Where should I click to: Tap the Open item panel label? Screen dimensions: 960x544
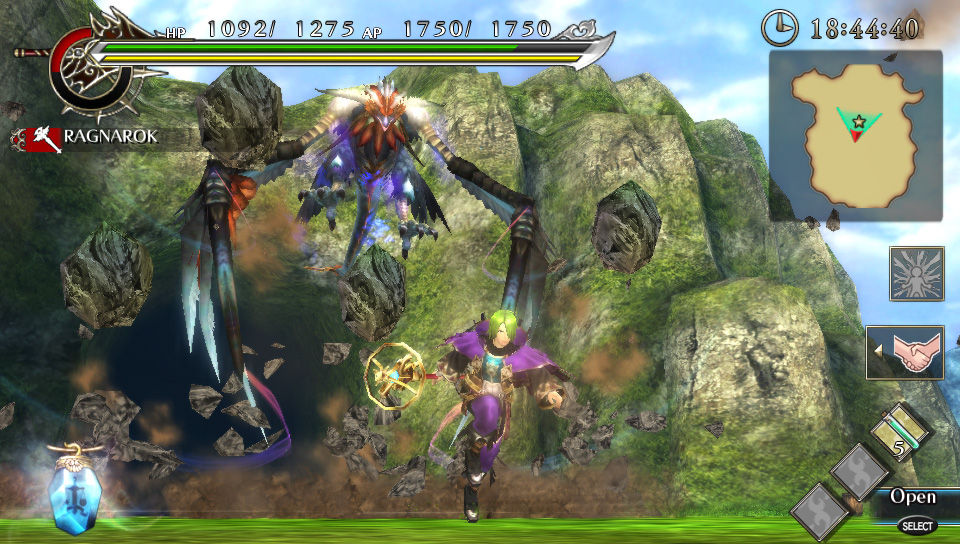(912, 497)
